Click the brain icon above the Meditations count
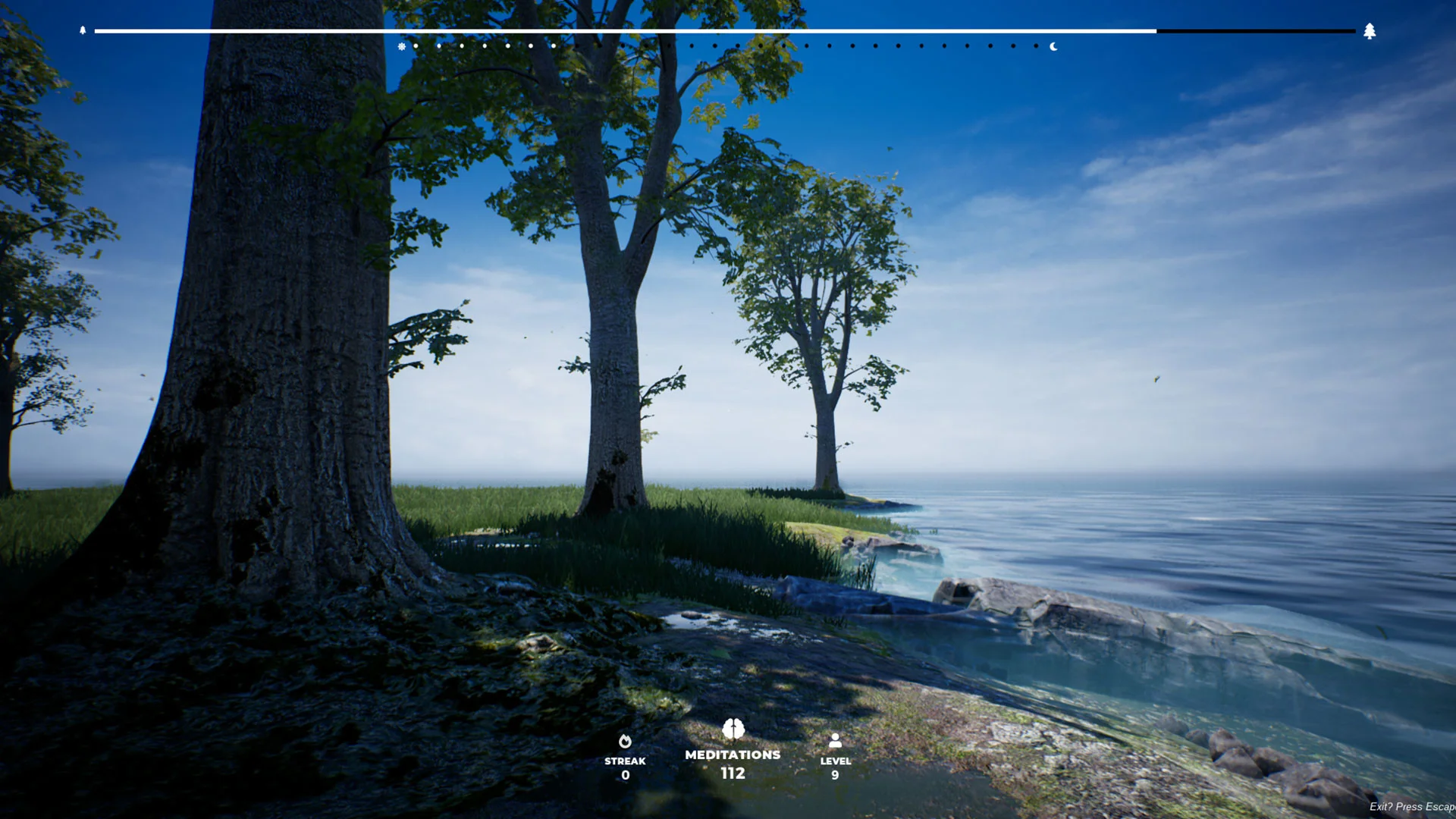1456x819 pixels. 732,730
